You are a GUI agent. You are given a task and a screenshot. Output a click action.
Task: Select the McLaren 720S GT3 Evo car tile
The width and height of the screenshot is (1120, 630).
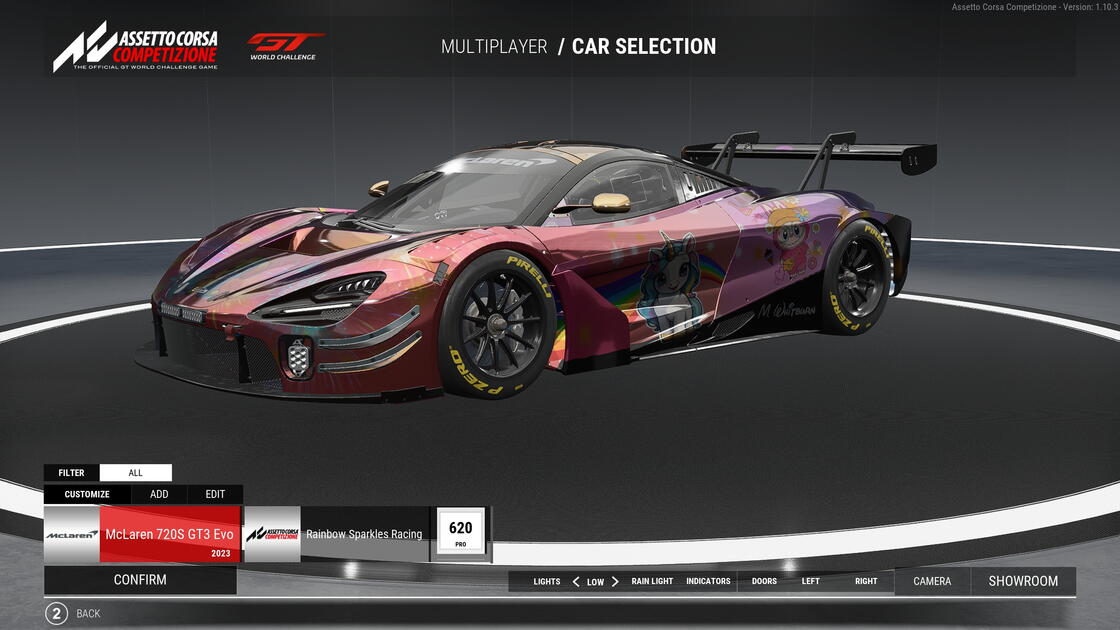click(x=142, y=534)
